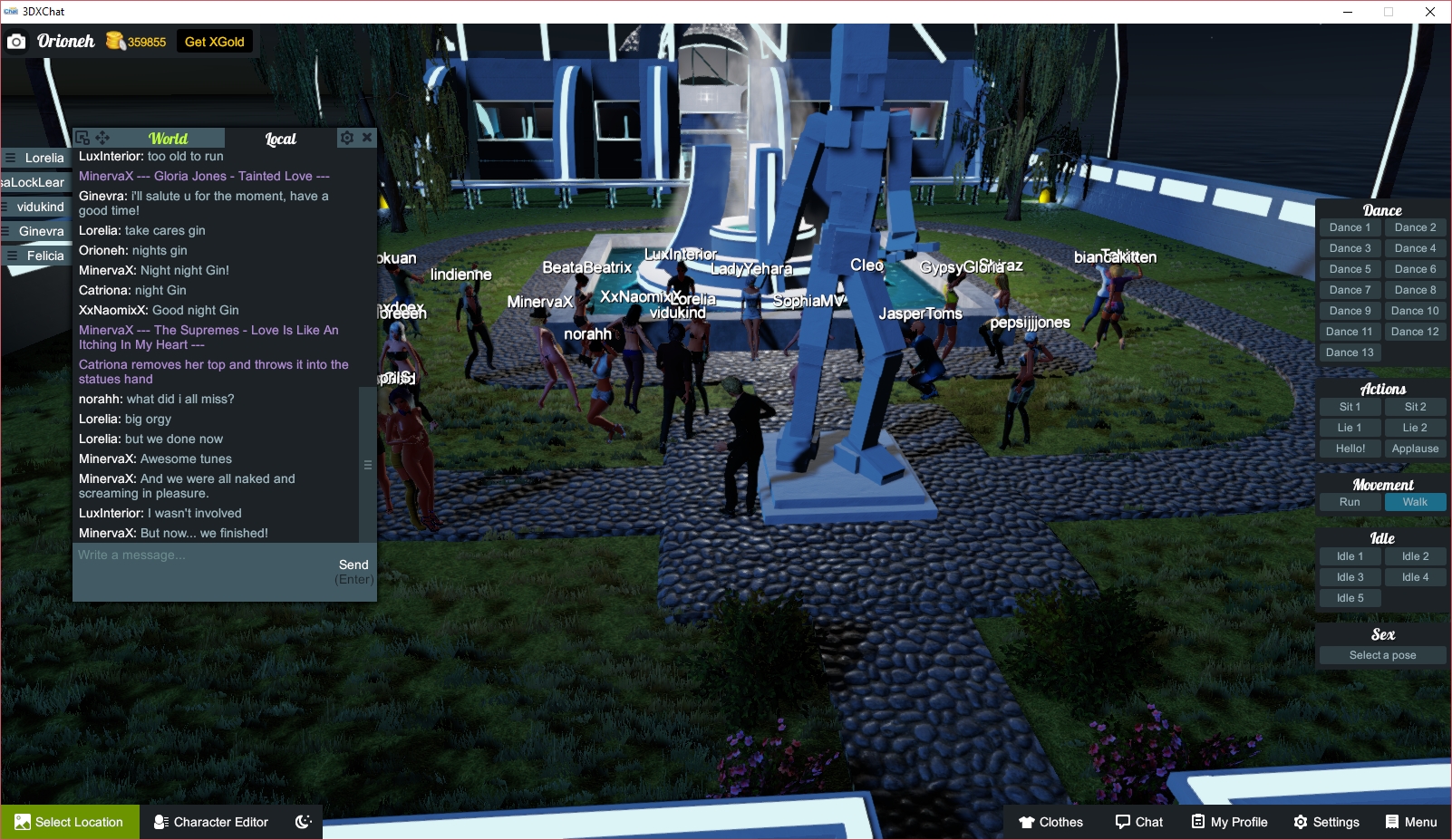The width and height of the screenshot is (1452, 840).
Task: Open the game Settings
Action: pyautogui.click(x=1326, y=822)
